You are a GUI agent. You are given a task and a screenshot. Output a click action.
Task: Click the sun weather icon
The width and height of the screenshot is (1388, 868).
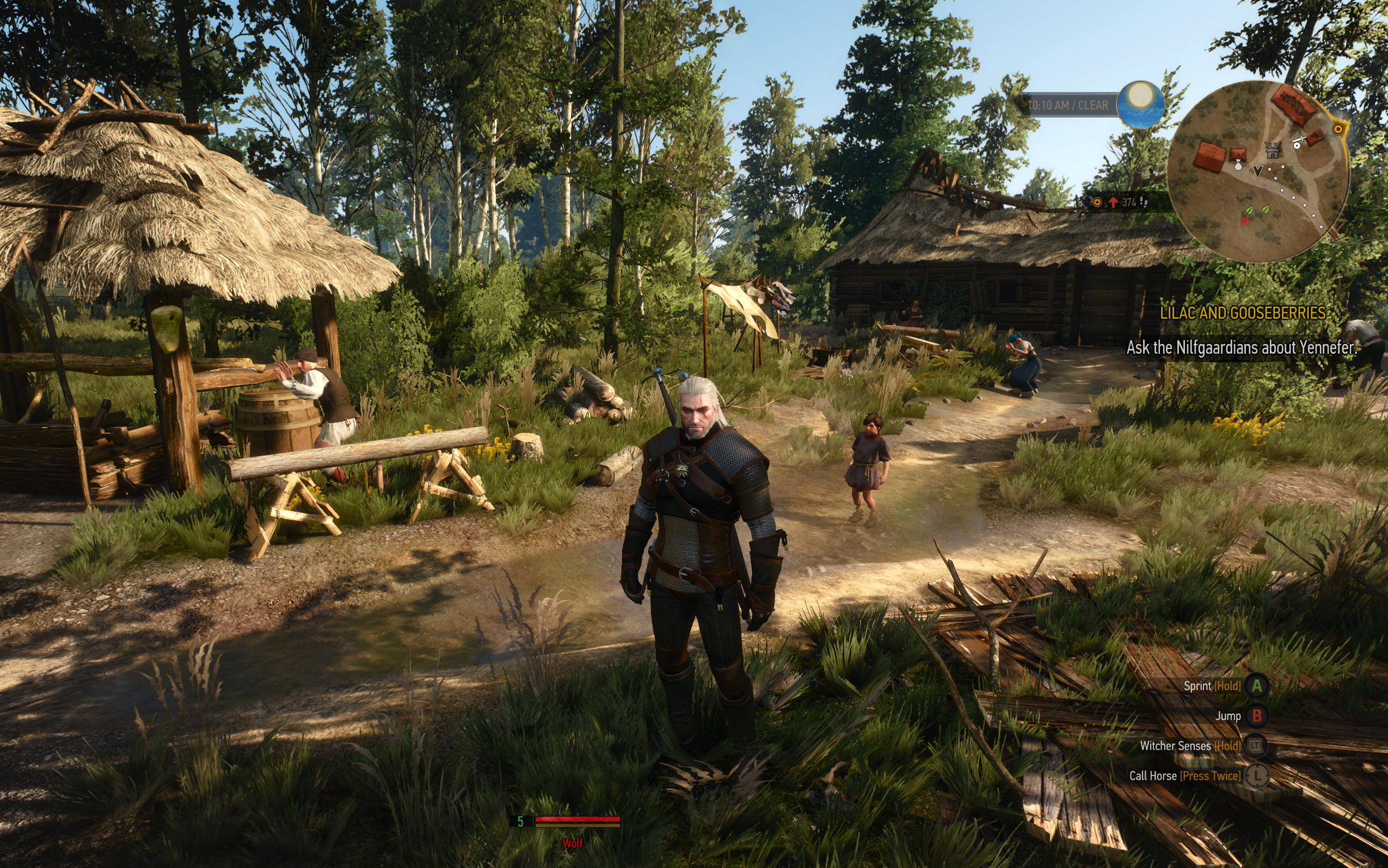1140,104
